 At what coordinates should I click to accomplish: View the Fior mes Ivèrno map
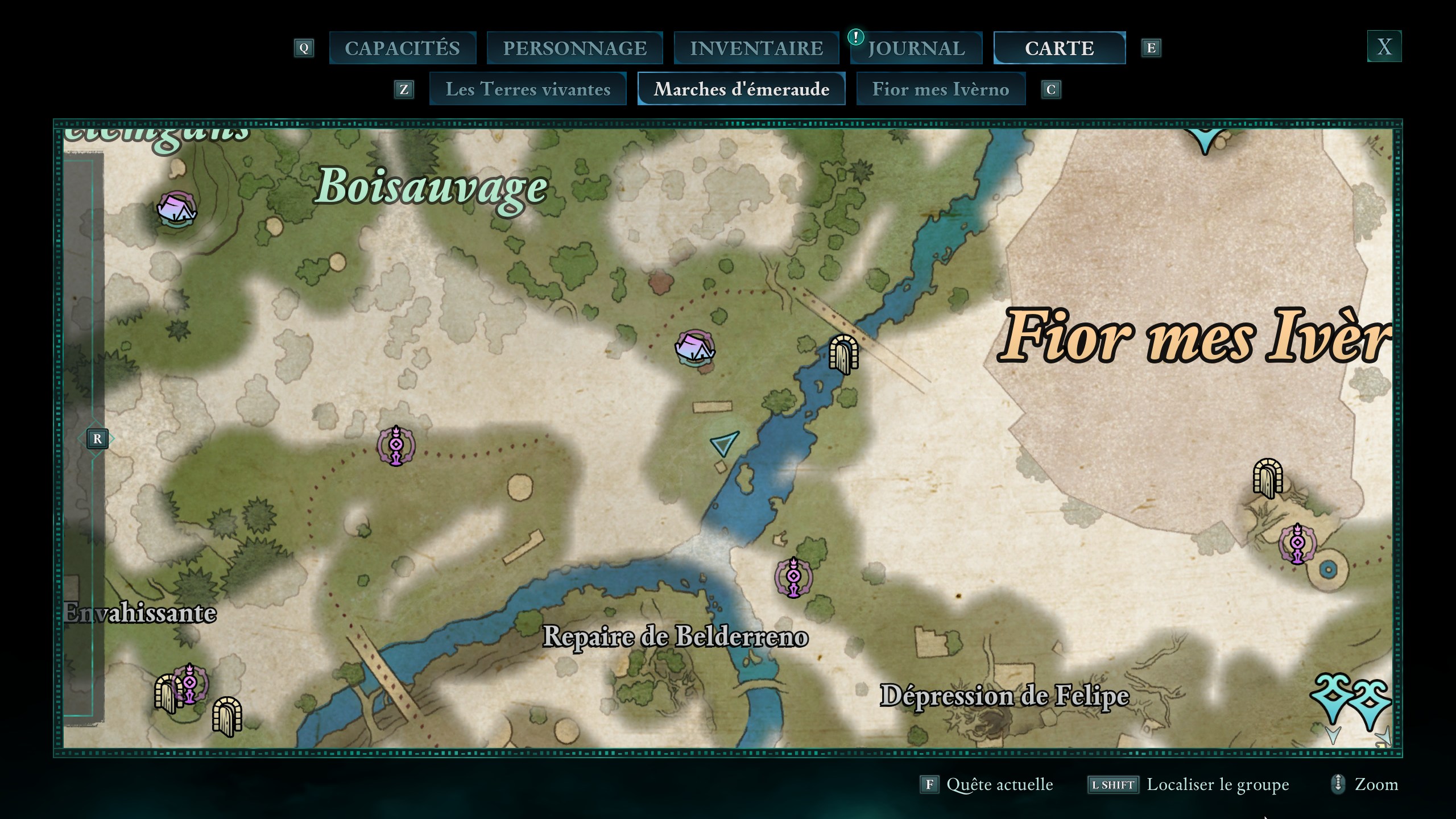tap(941, 89)
